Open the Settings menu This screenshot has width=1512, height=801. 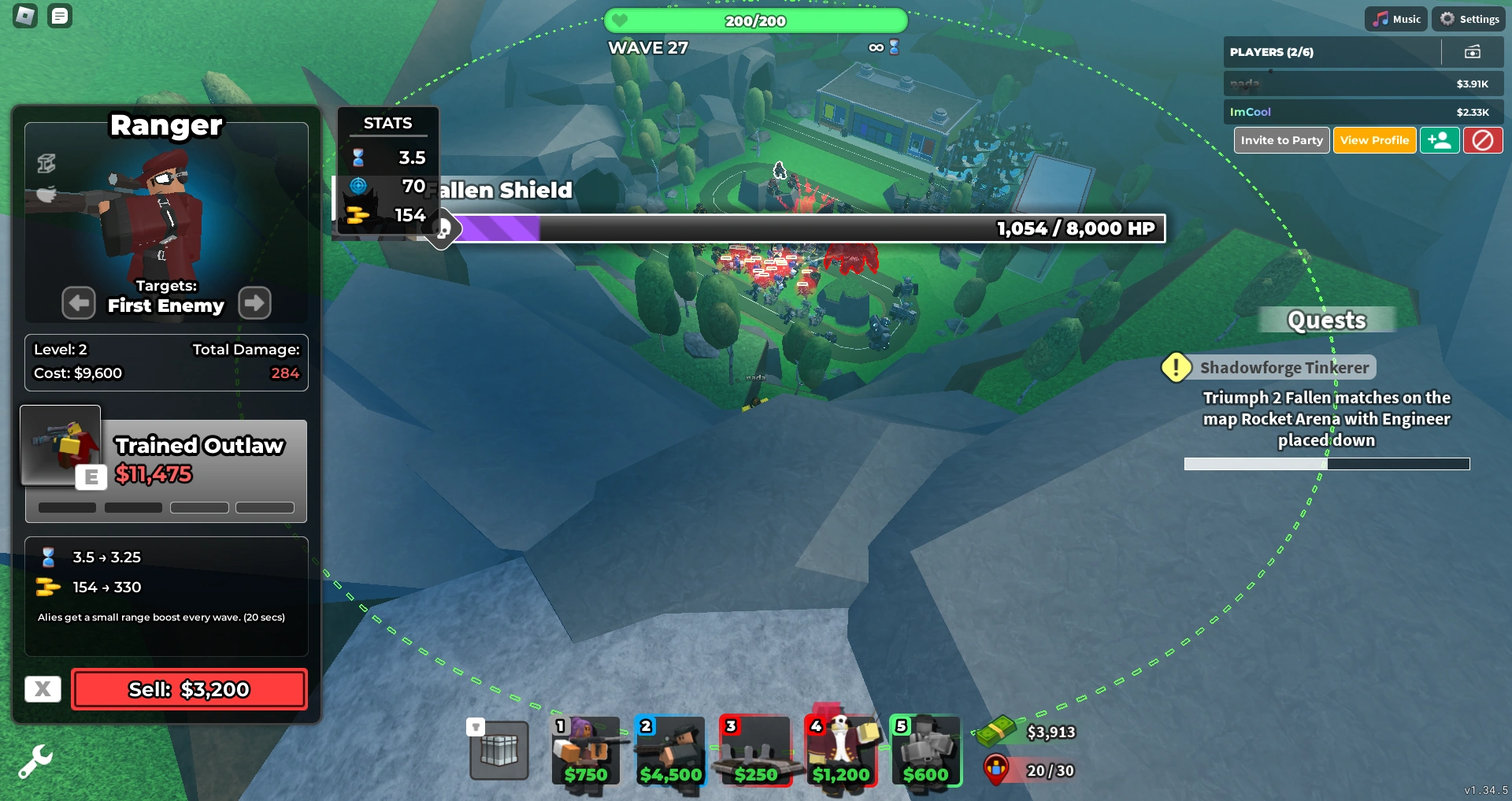[1469, 18]
